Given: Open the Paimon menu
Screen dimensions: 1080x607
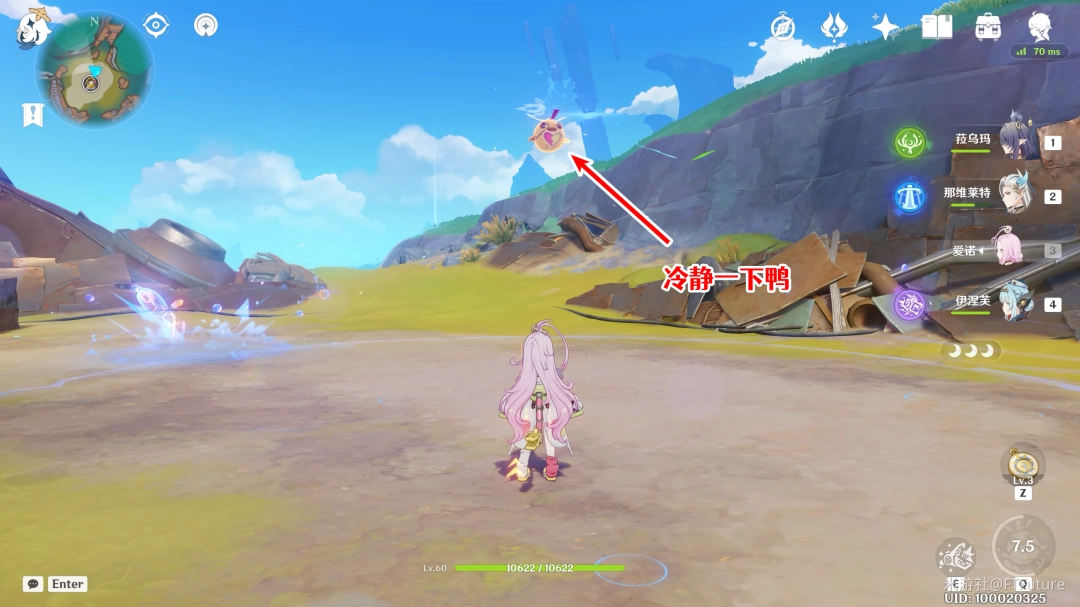Looking at the screenshot, I should tap(33, 29).
